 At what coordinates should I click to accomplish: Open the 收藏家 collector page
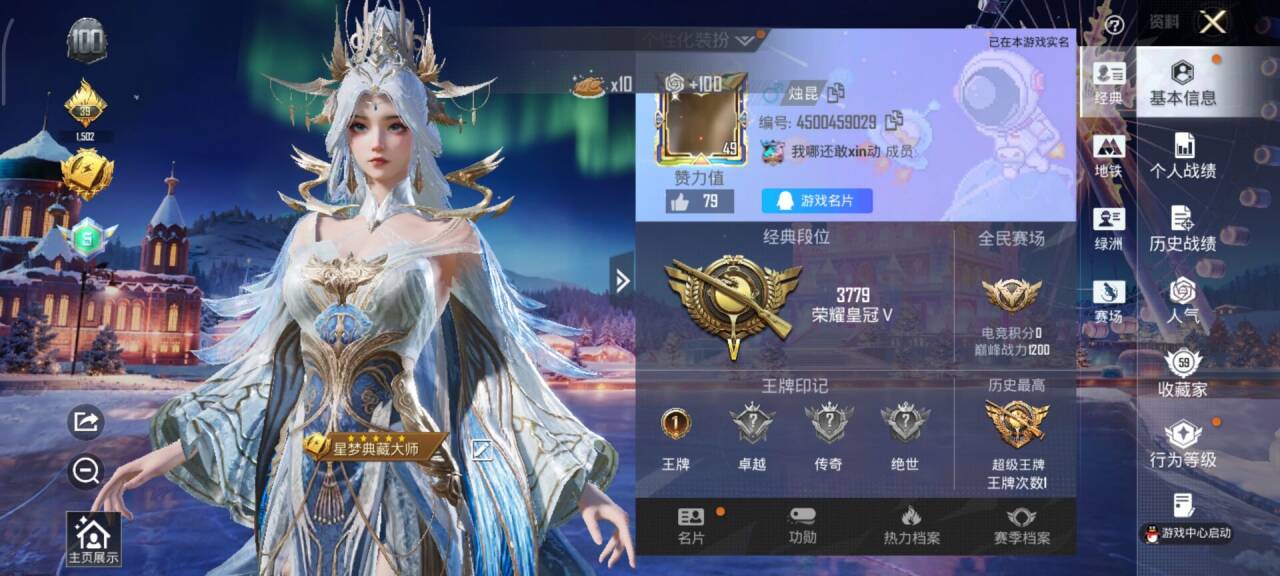coord(1183,375)
